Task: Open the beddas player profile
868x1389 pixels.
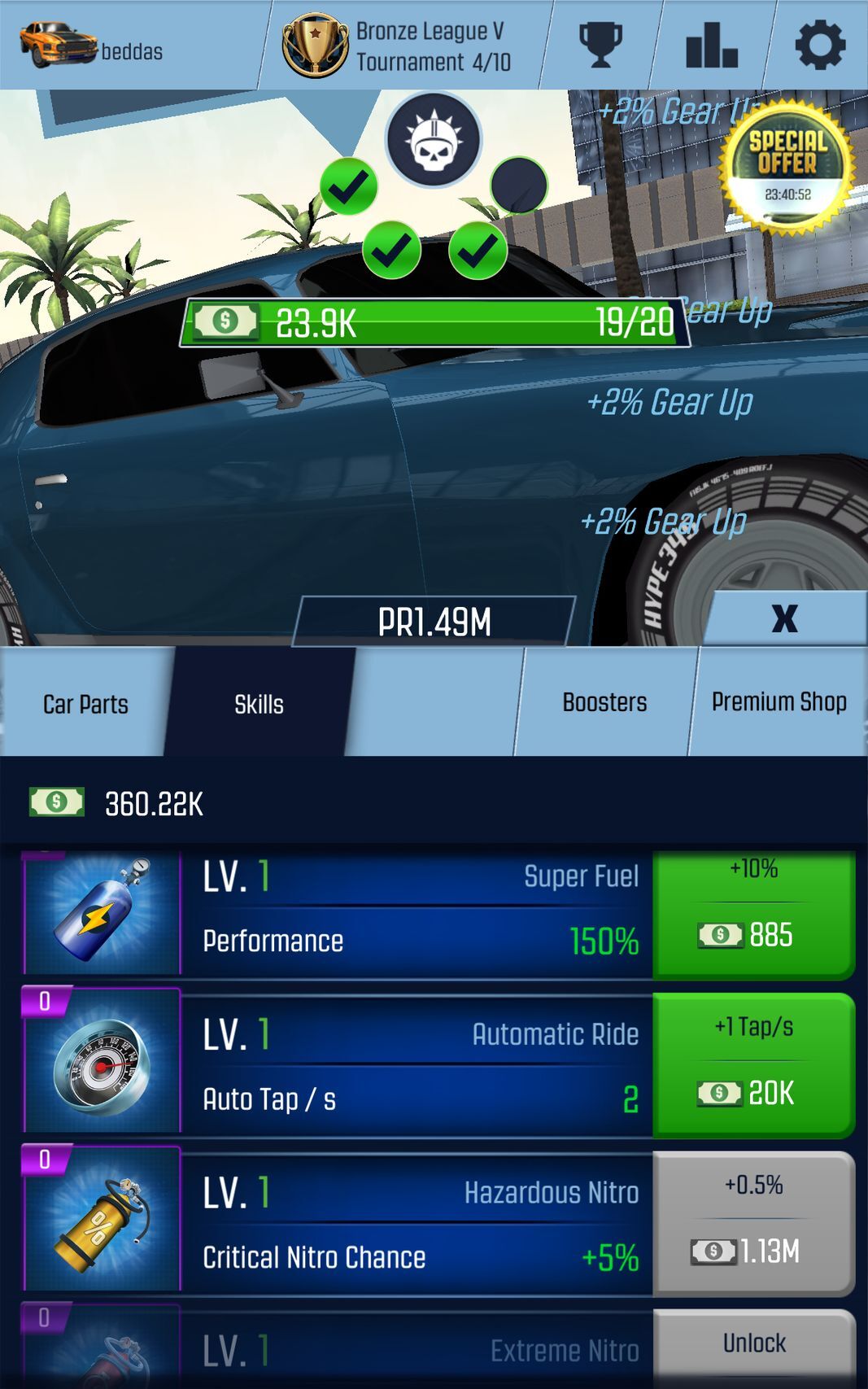Action: click(91, 46)
